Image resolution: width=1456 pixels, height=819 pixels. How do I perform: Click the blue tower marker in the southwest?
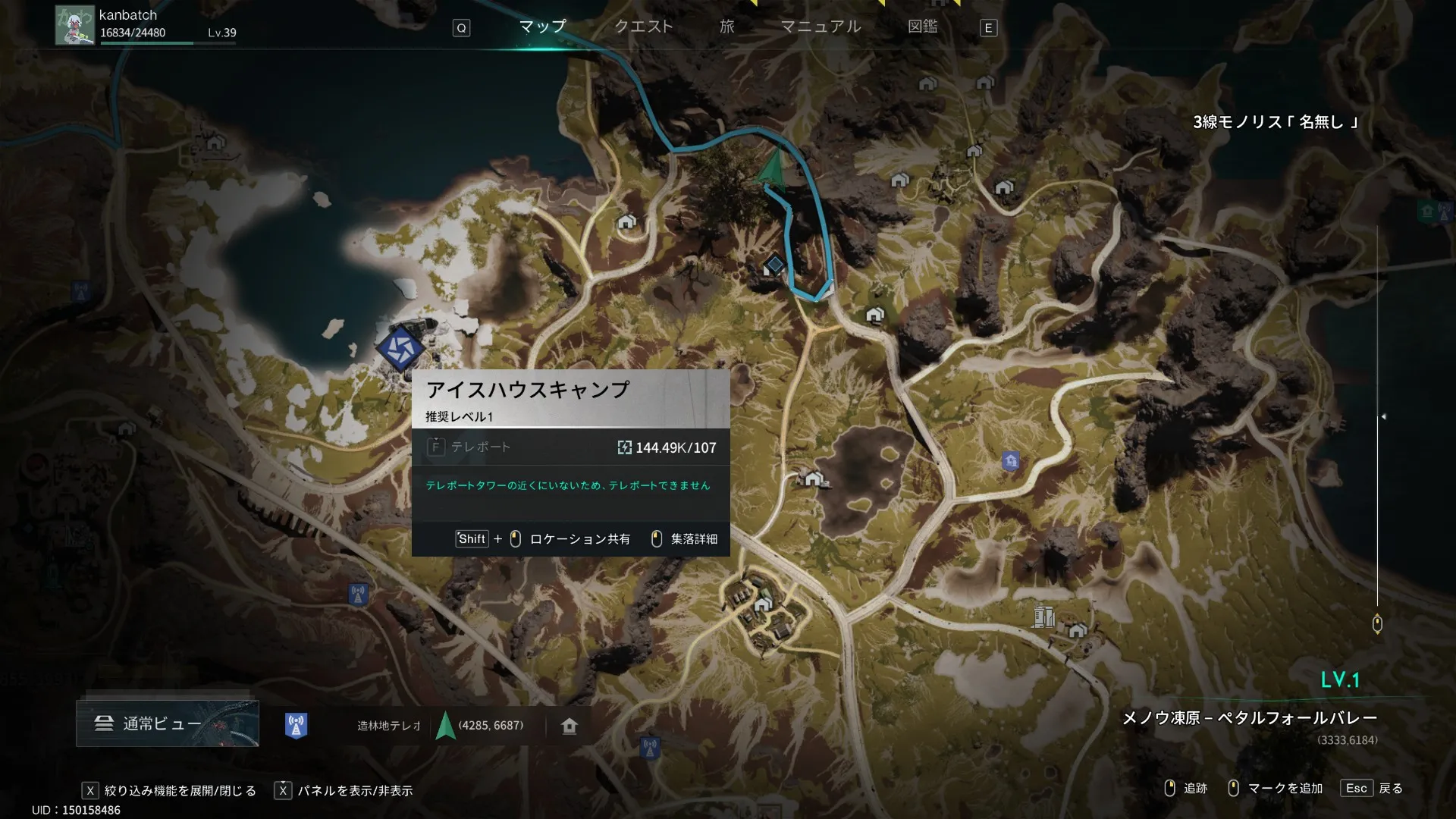(358, 594)
